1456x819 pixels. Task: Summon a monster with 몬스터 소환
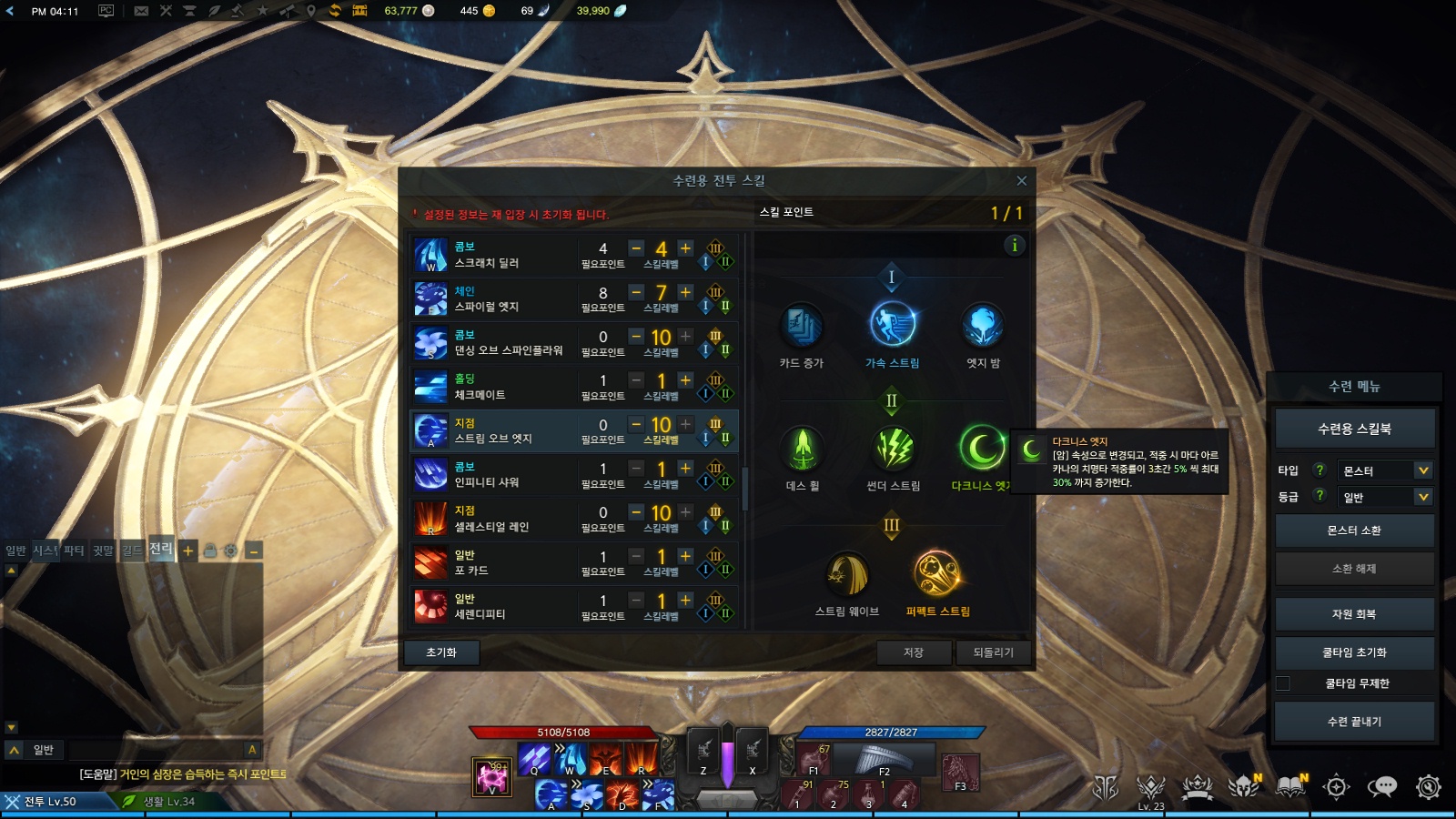pos(1354,531)
